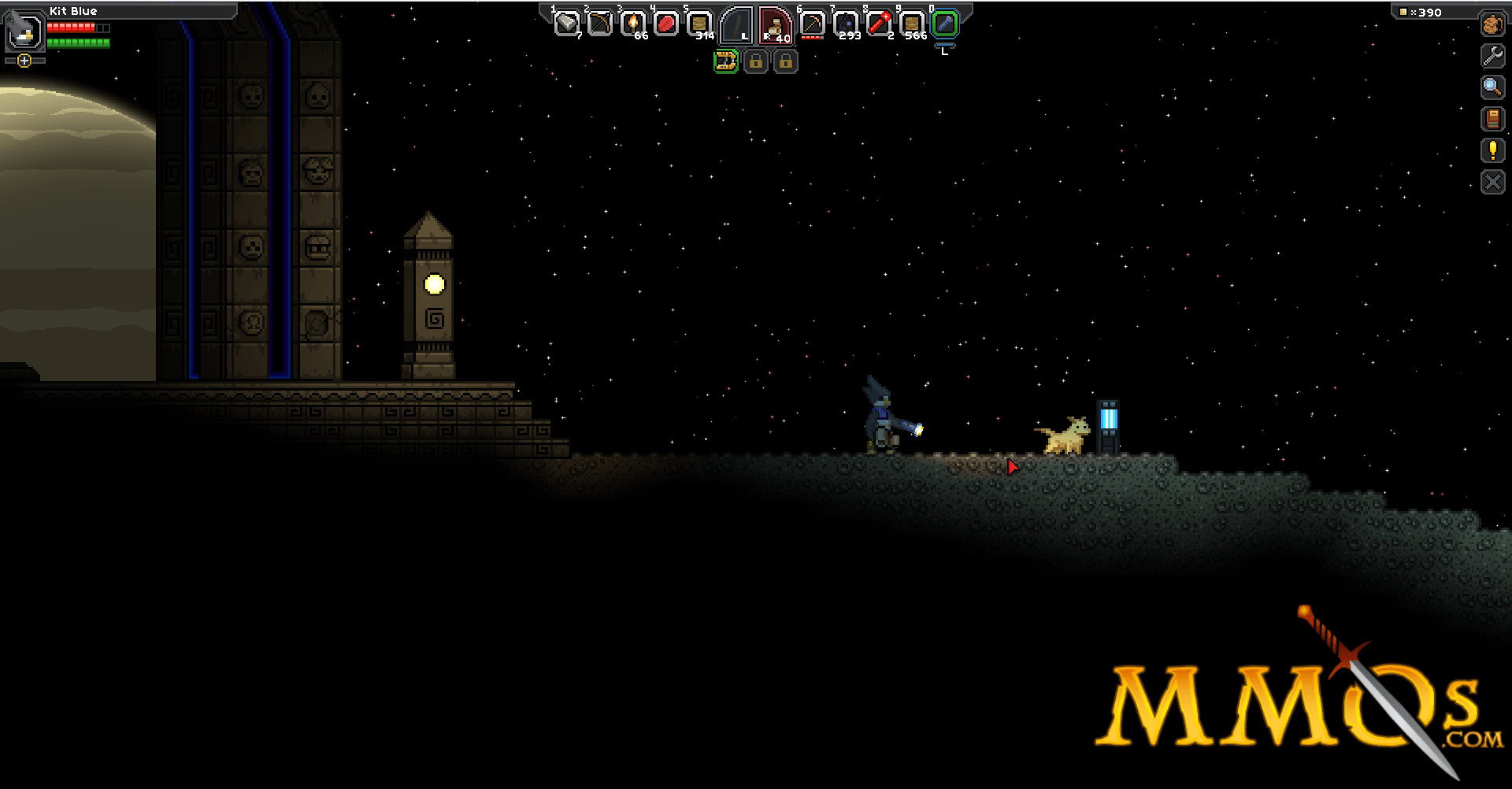Image resolution: width=1512 pixels, height=789 pixels.
Task: Expand the character portrait plus control
Action: pos(24,60)
